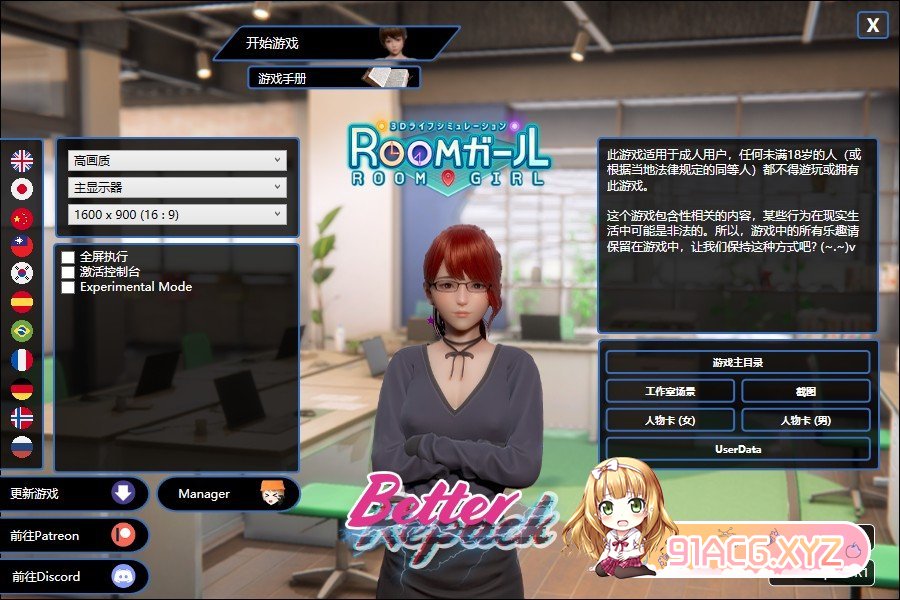This screenshot has width=900, height=600.
Task: Open the 高画质 quality dropdown
Action: 177,160
